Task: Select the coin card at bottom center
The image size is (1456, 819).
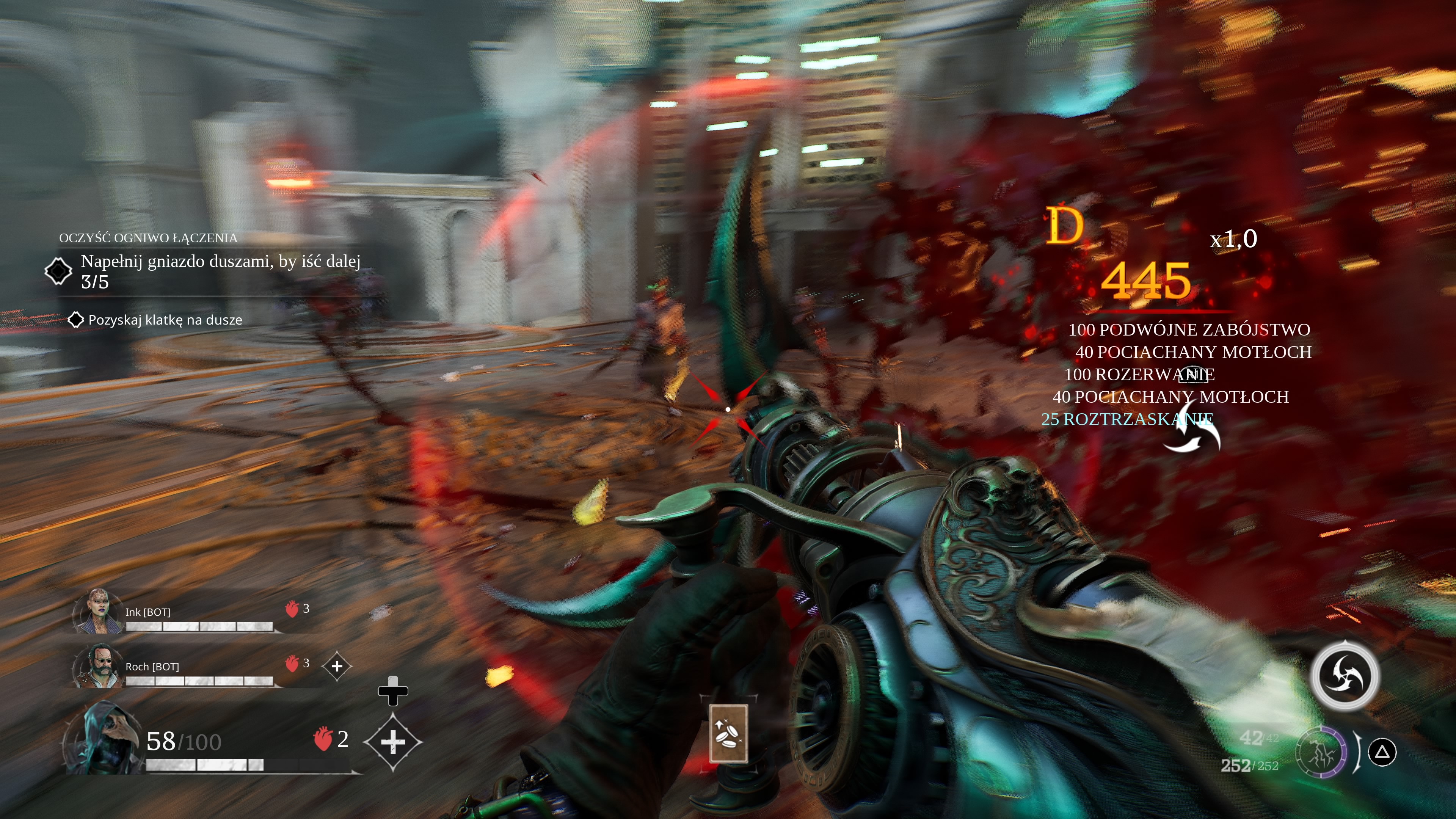Action: point(728,733)
